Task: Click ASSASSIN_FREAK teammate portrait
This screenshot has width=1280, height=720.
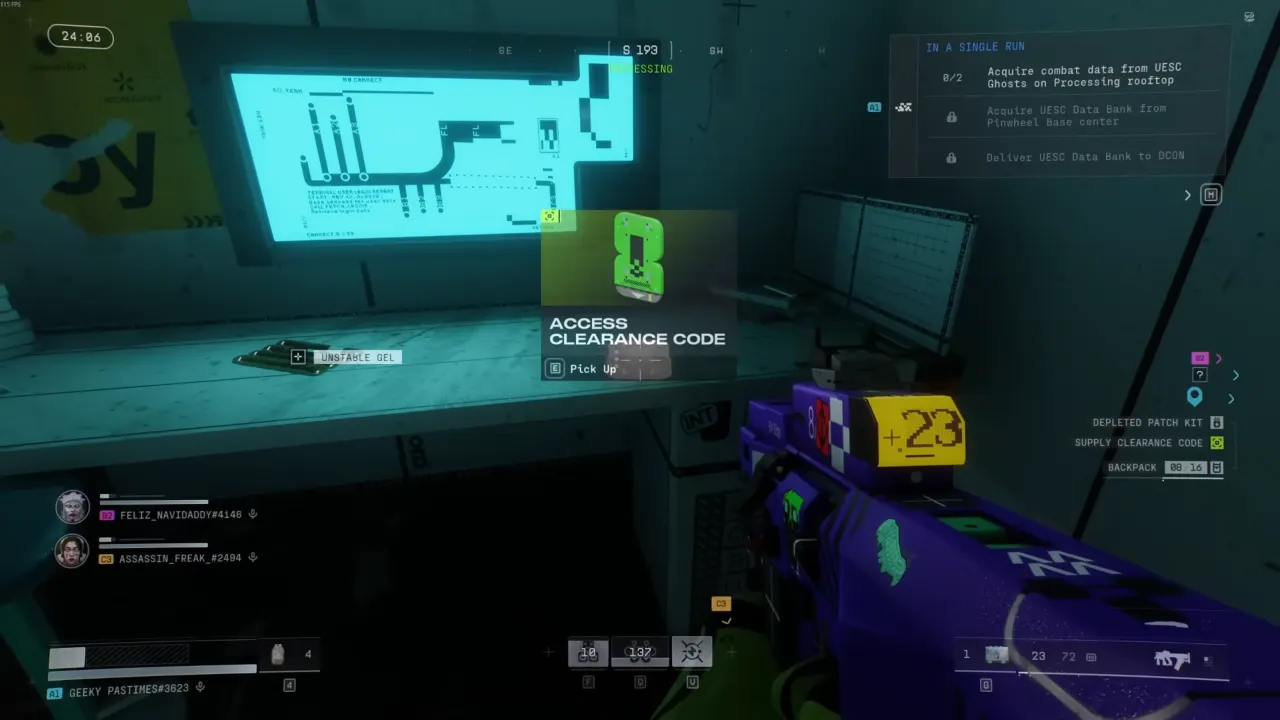Action: (72, 551)
